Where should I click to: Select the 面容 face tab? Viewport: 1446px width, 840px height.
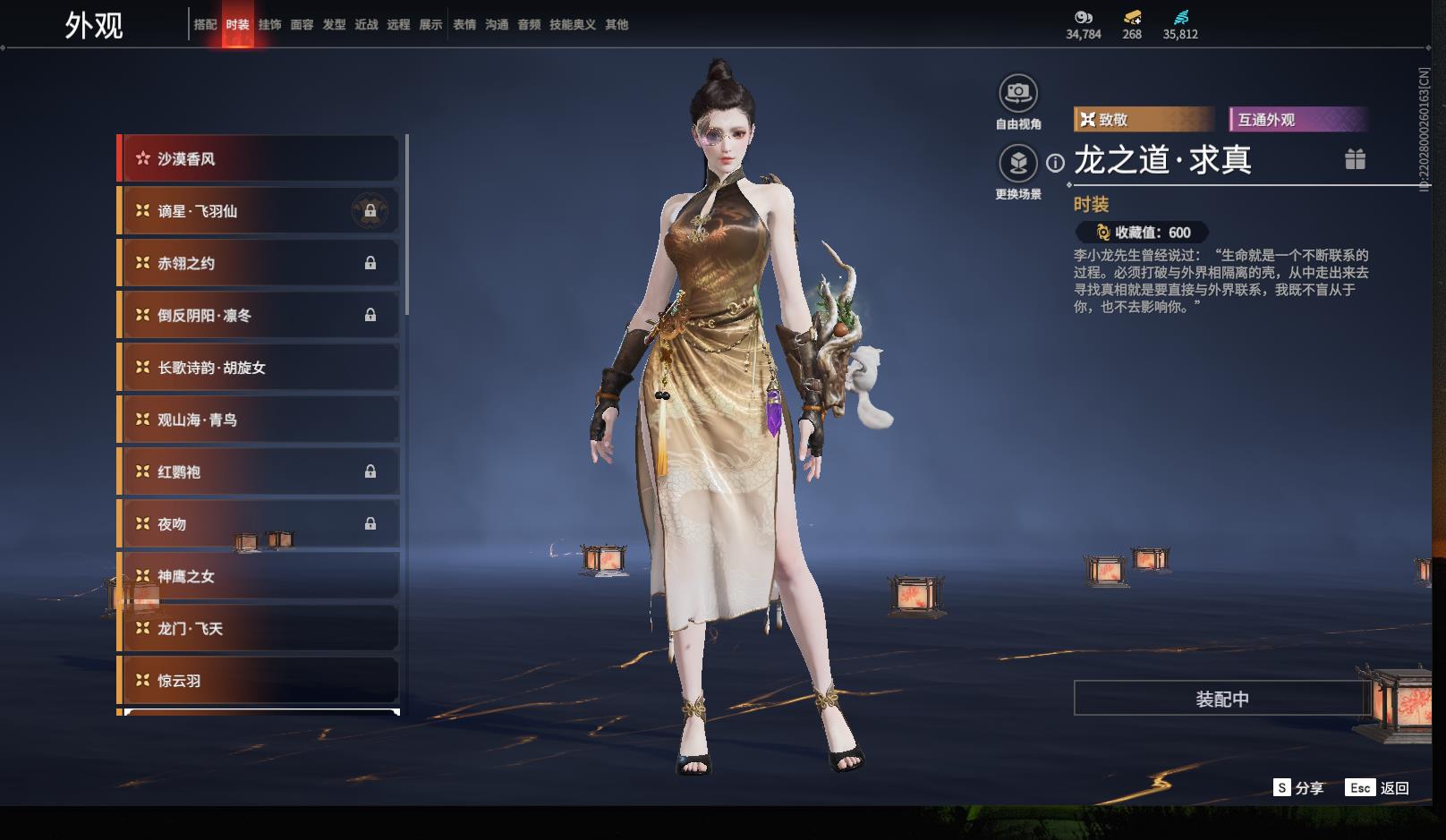pyautogui.click(x=302, y=25)
